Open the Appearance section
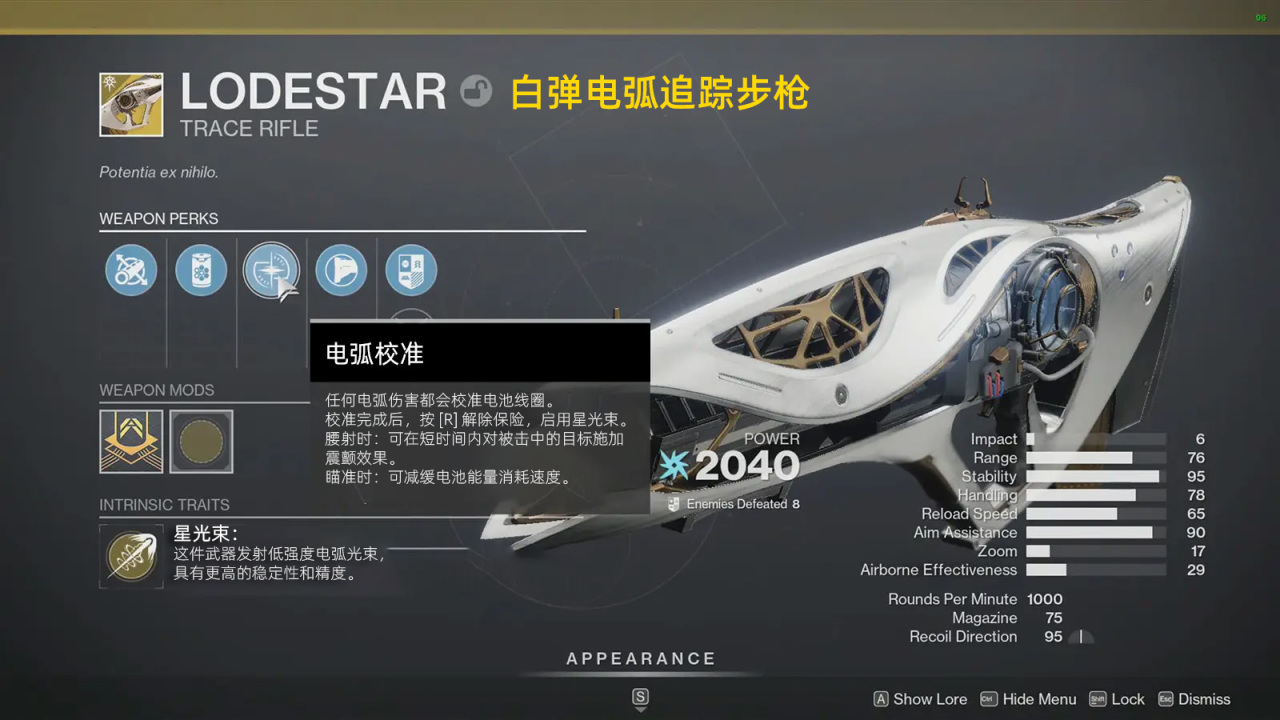The height and width of the screenshot is (720, 1280). [640, 659]
